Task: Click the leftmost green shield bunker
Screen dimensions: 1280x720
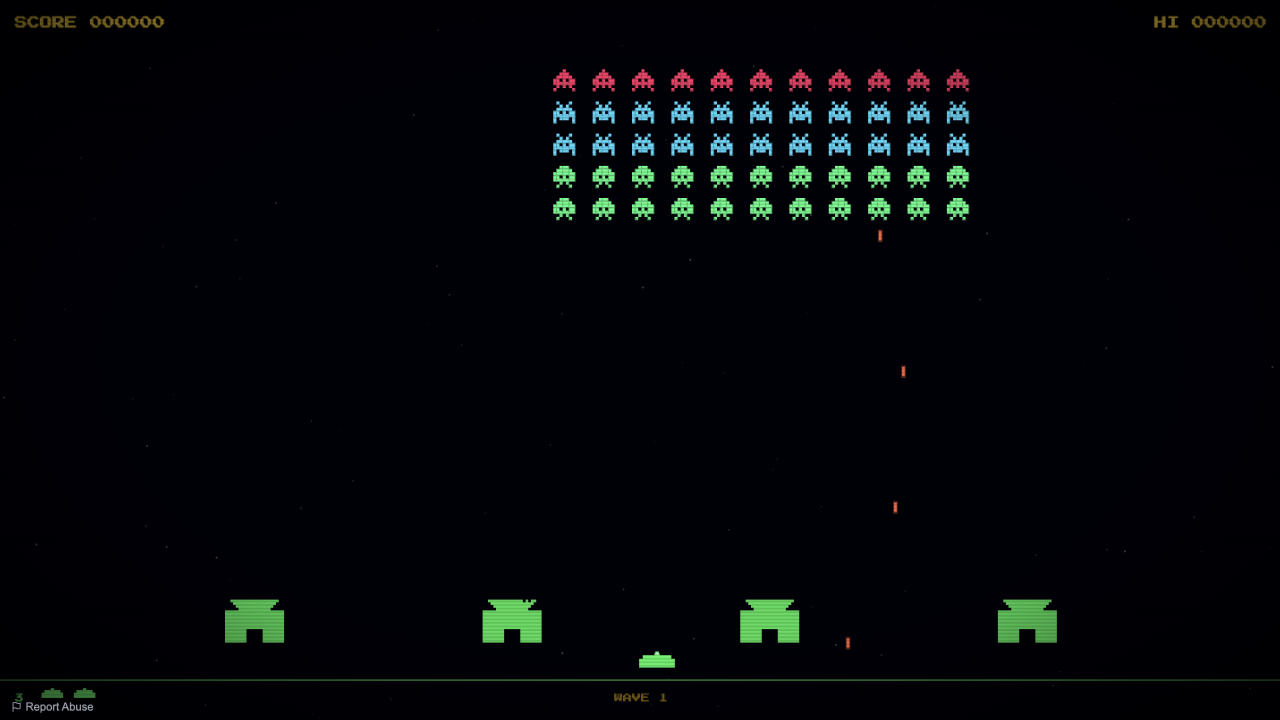Action: coord(255,622)
